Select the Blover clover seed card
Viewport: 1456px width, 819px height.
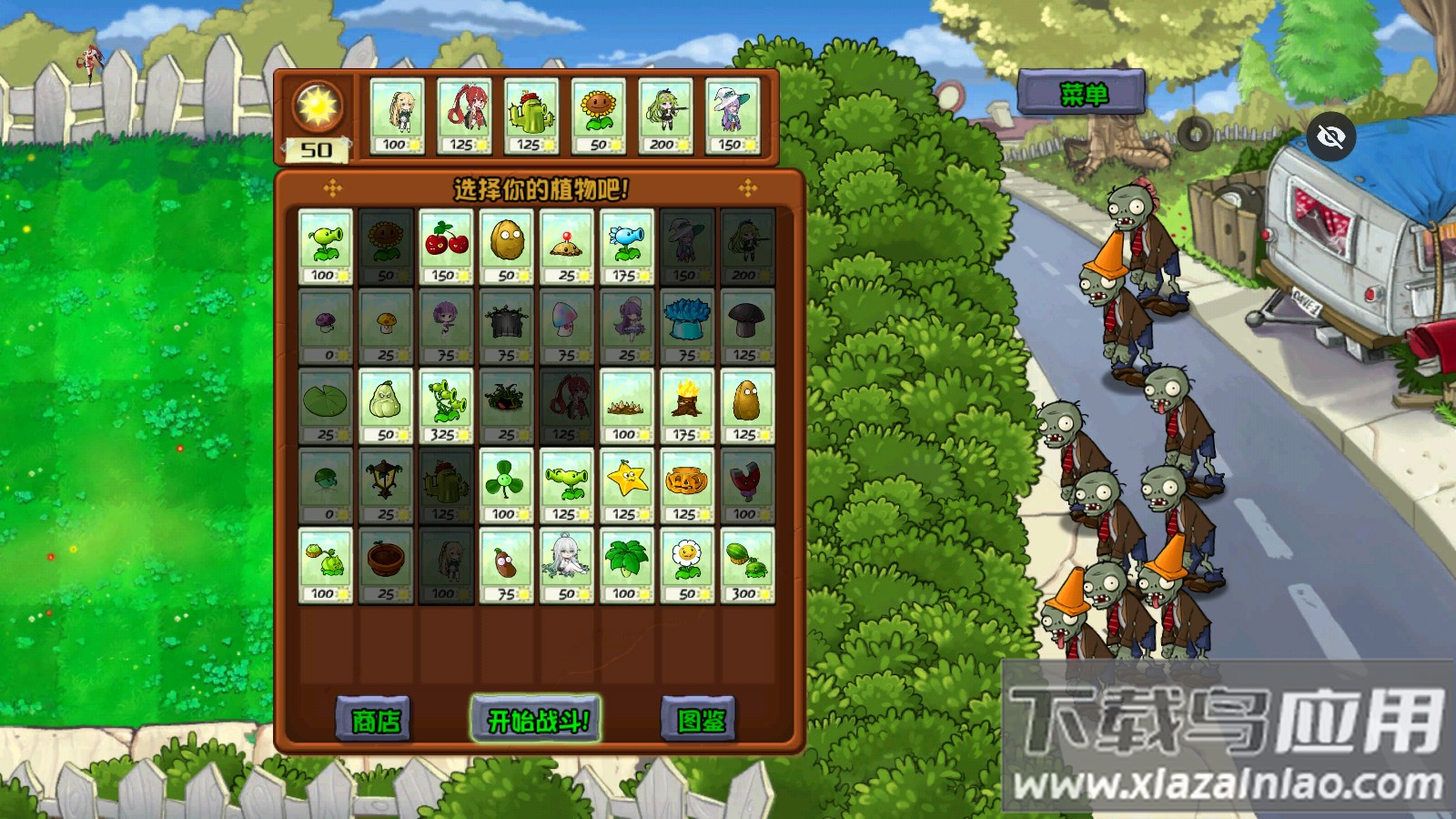(506, 485)
